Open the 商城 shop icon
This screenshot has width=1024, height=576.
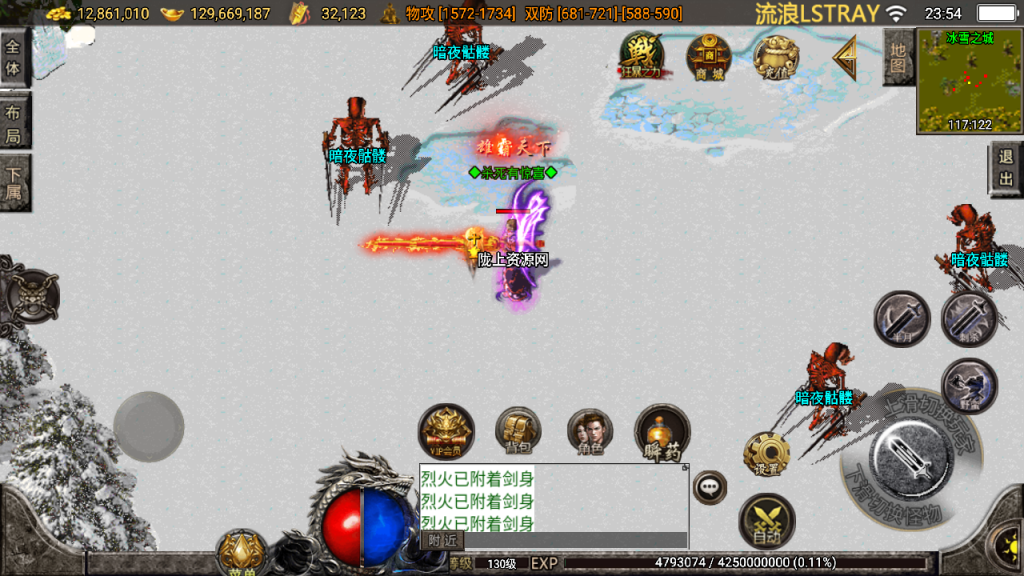click(709, 56)
